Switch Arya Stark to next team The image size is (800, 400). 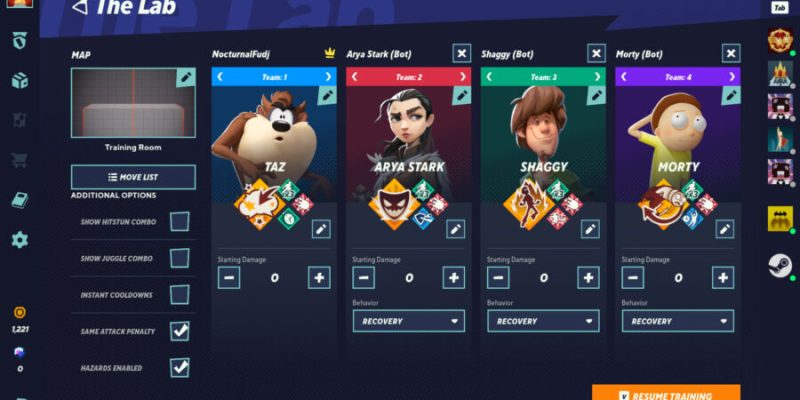point(461,76)
